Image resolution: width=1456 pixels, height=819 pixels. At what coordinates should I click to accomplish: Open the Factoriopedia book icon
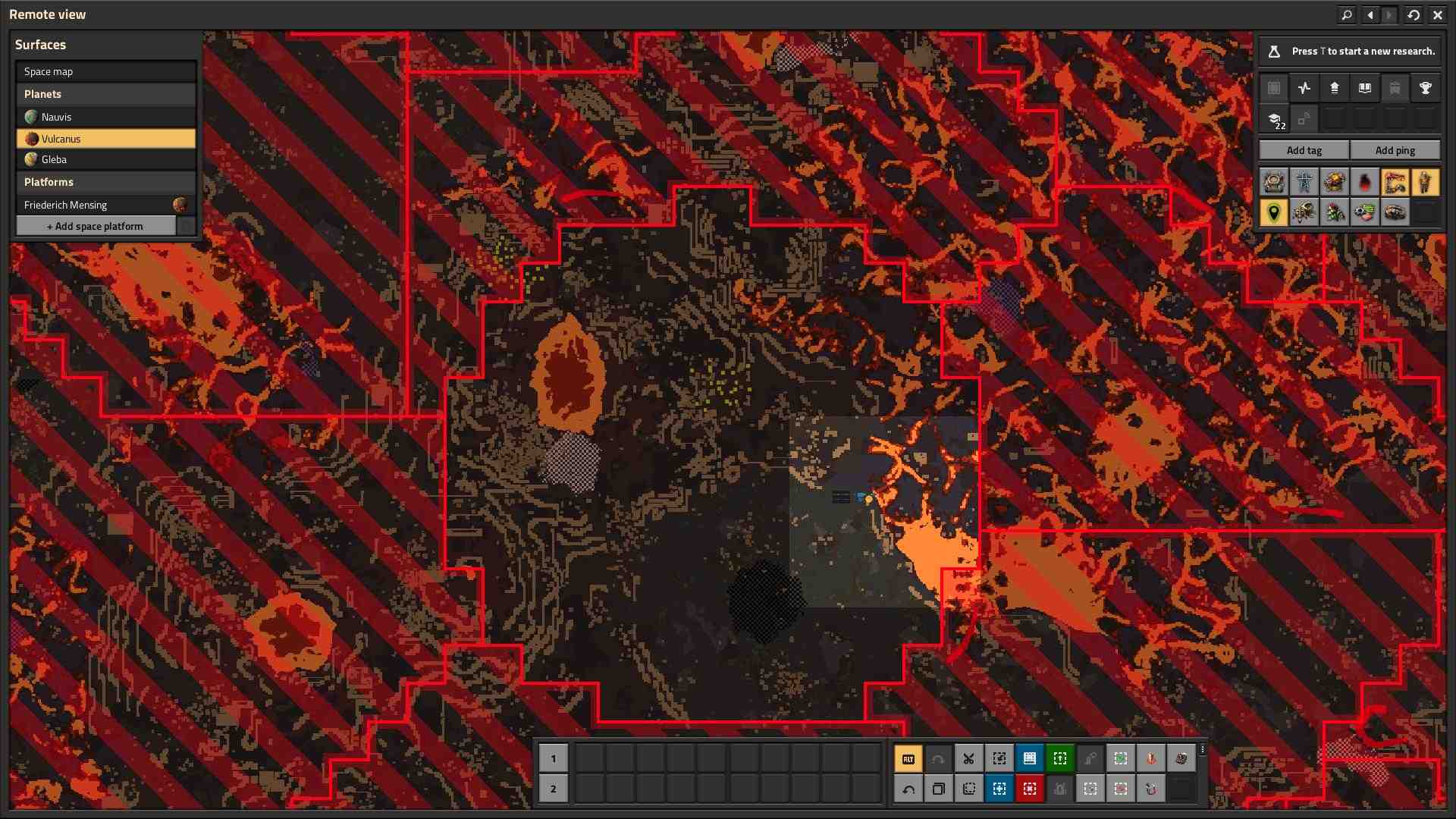[1364, 88]
